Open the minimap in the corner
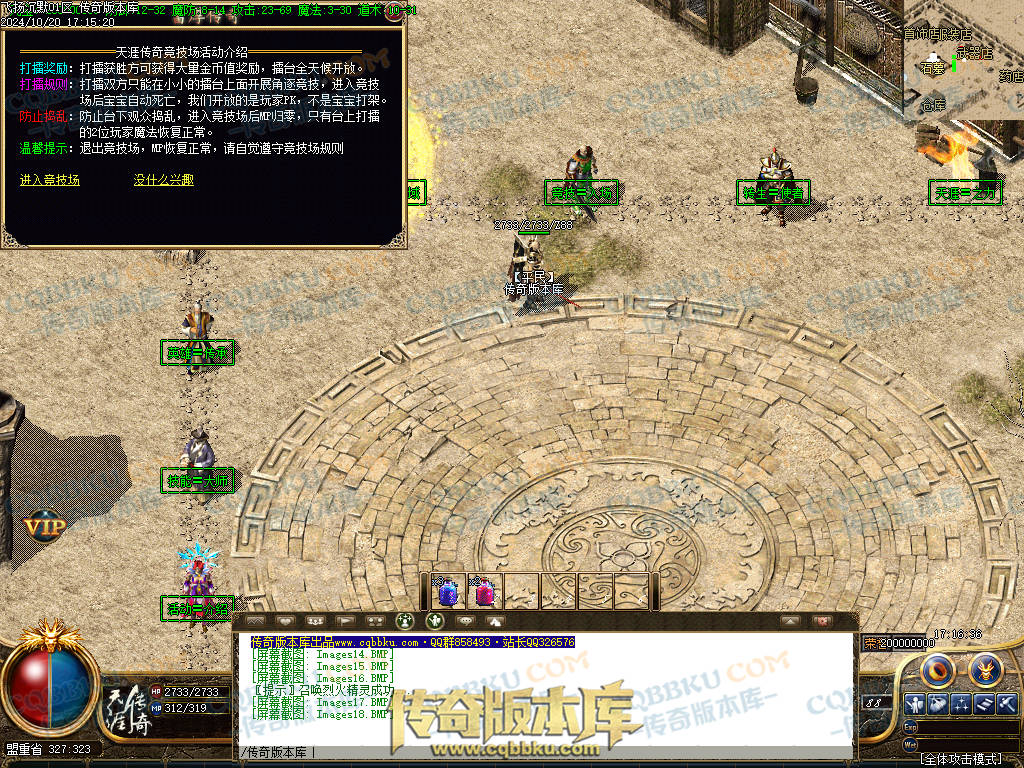The width and height of the screenshot is (1024, 768). (x=964, y=60)
